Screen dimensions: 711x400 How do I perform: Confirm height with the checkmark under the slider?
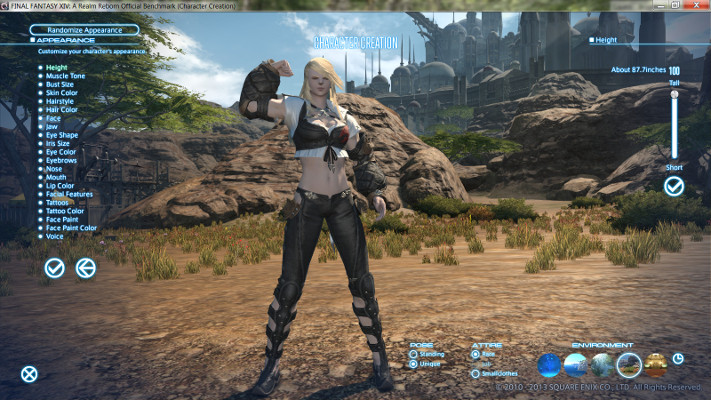tap(674, 186)
